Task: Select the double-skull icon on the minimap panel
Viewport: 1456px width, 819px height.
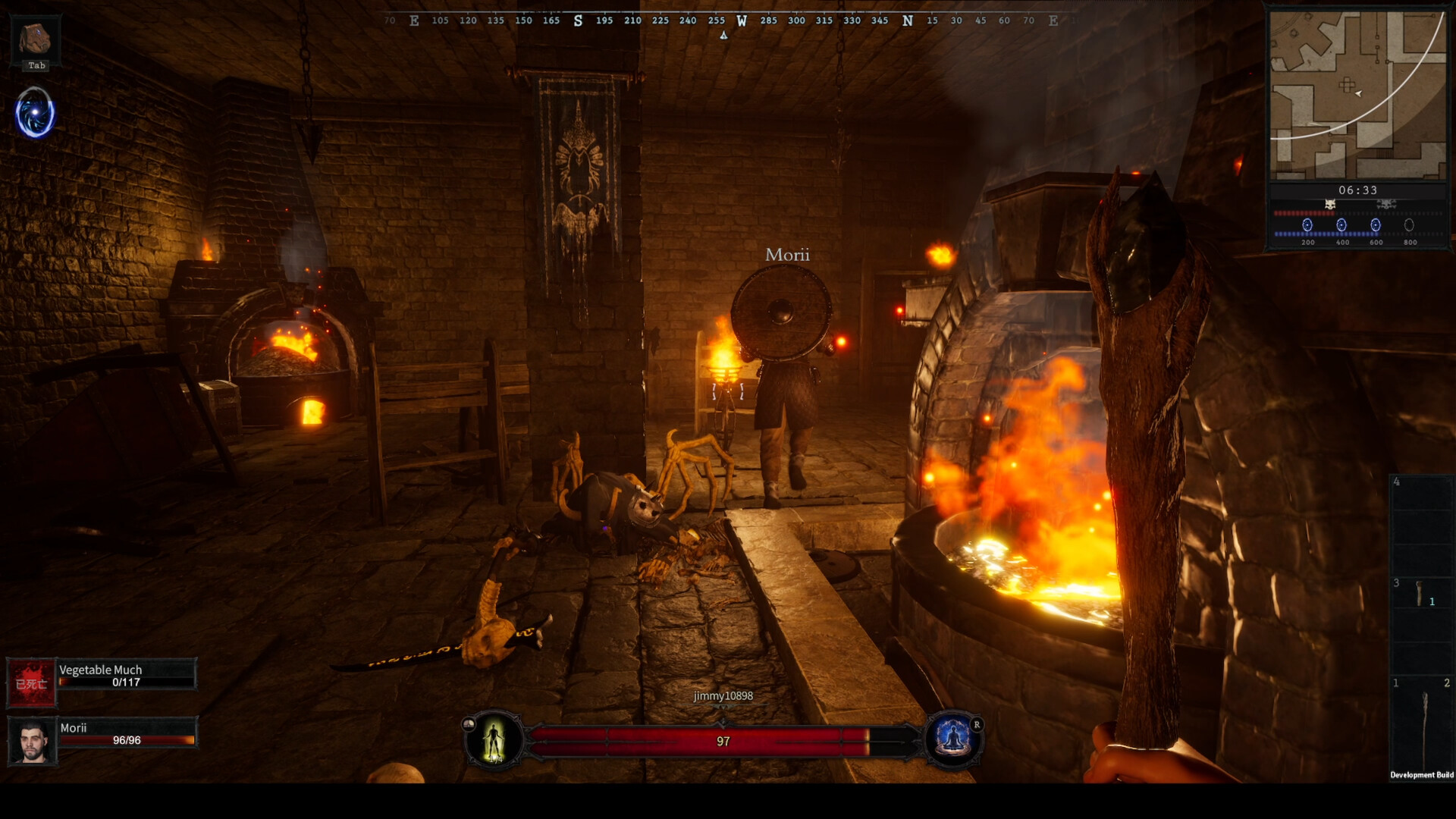Action: (1385, 204)
